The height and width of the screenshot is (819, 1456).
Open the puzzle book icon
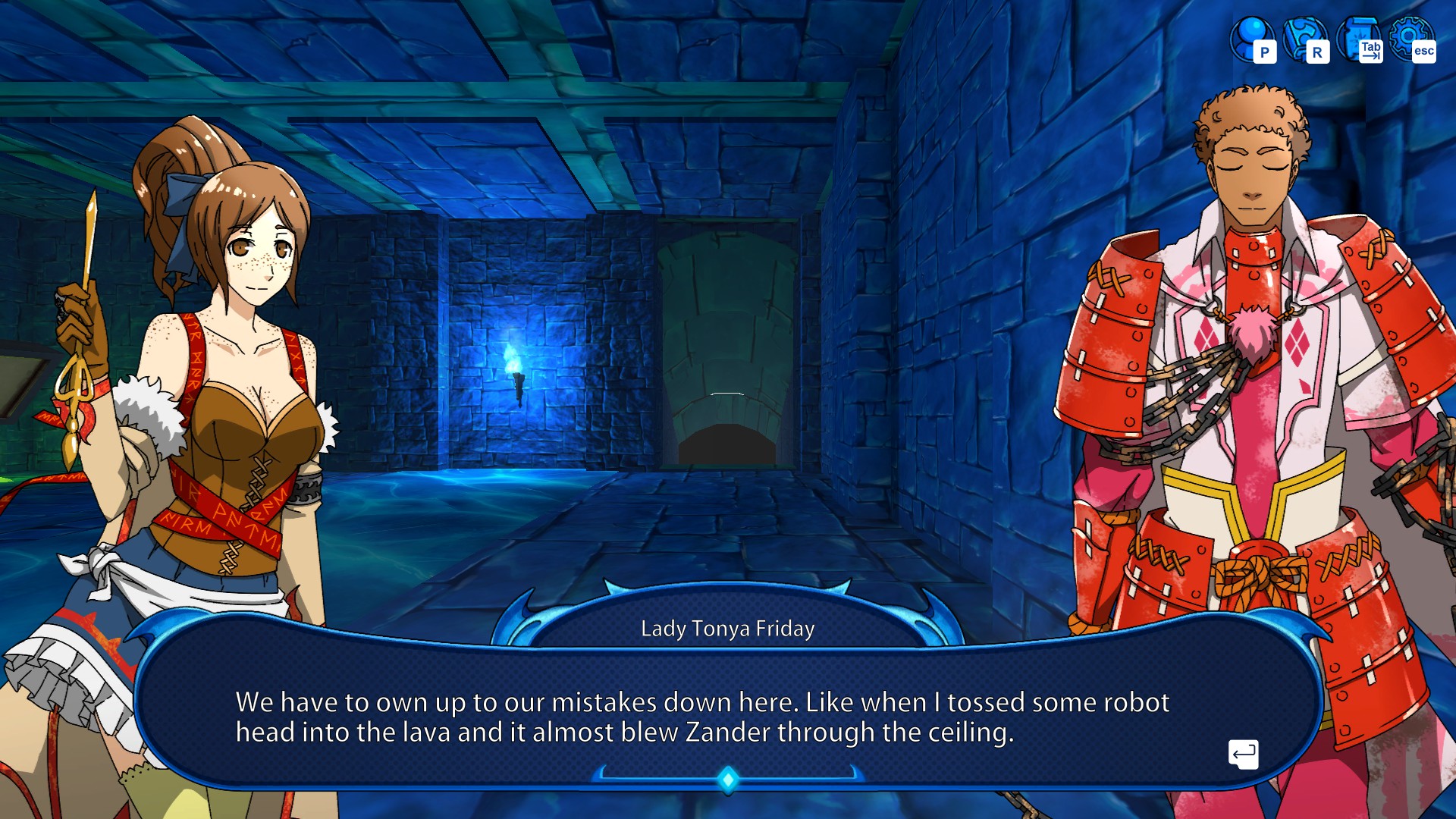(1304, 39)
